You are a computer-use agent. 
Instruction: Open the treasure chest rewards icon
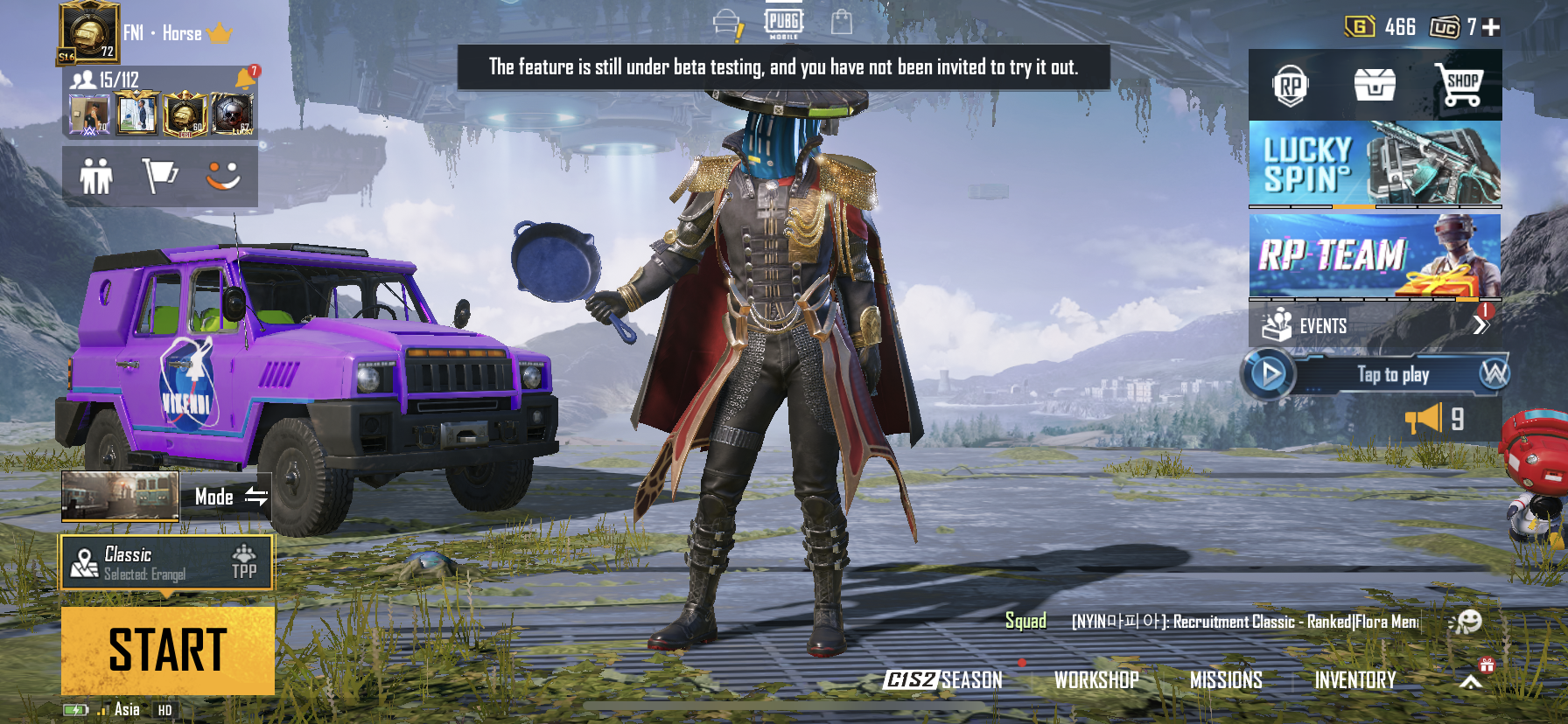coord(1374,83)
